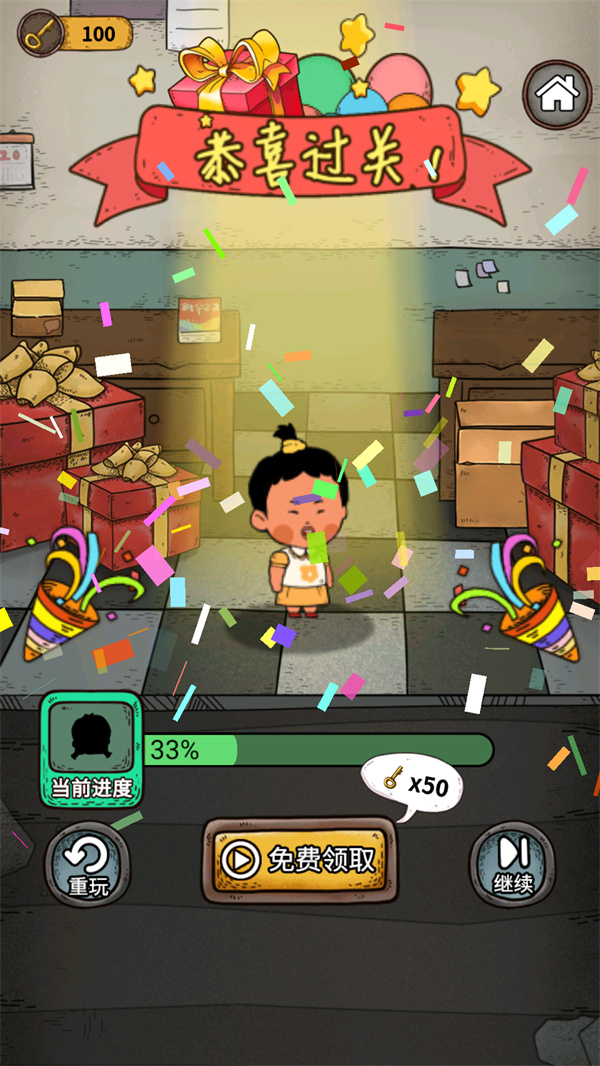This screenshot has width=600, height=1066.
Task: Replay the level with 重玩
Action: click(87, 864)
